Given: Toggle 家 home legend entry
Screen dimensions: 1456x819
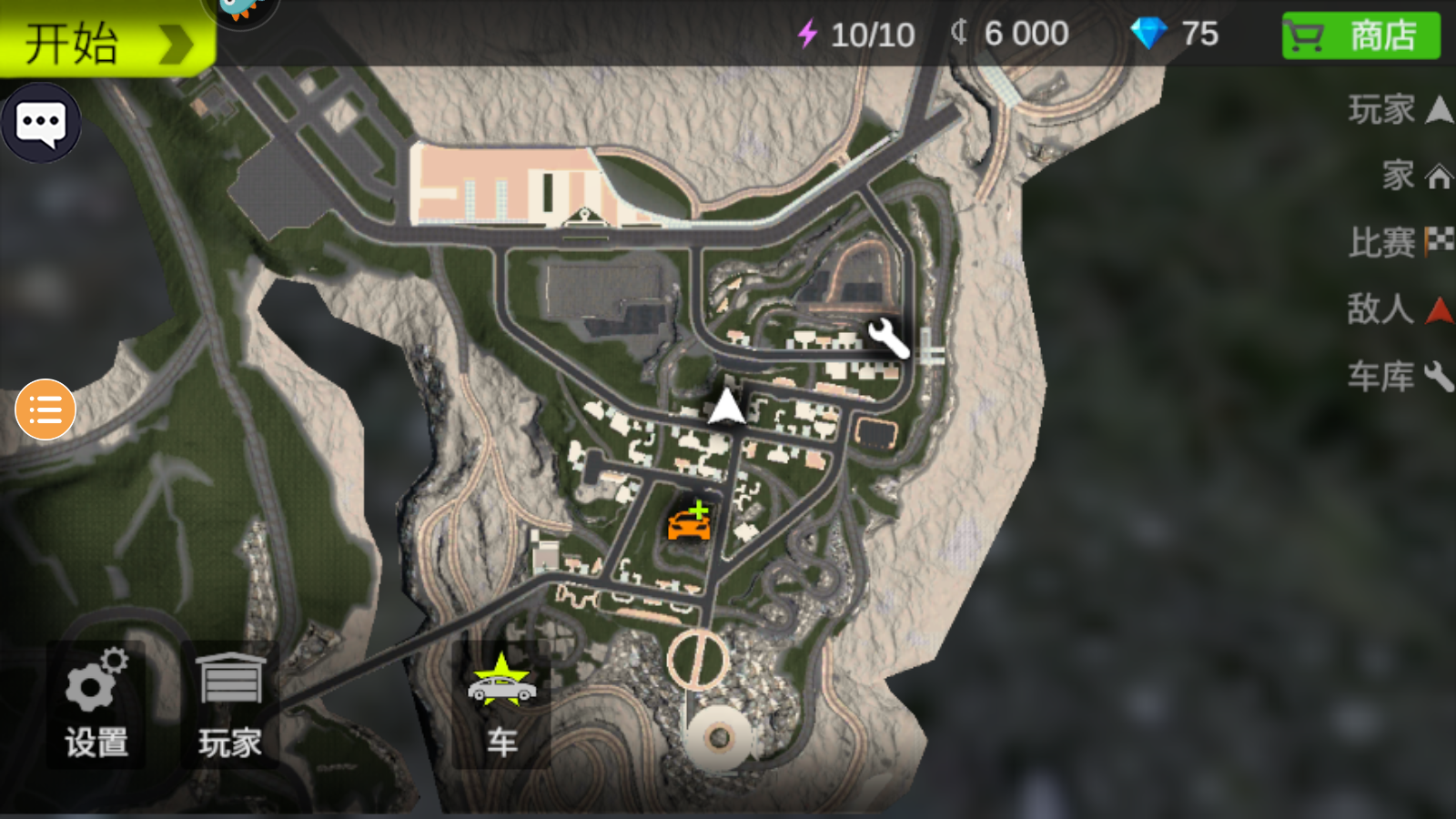Looking at the screenshot, I should click(x=1416, y=175).
